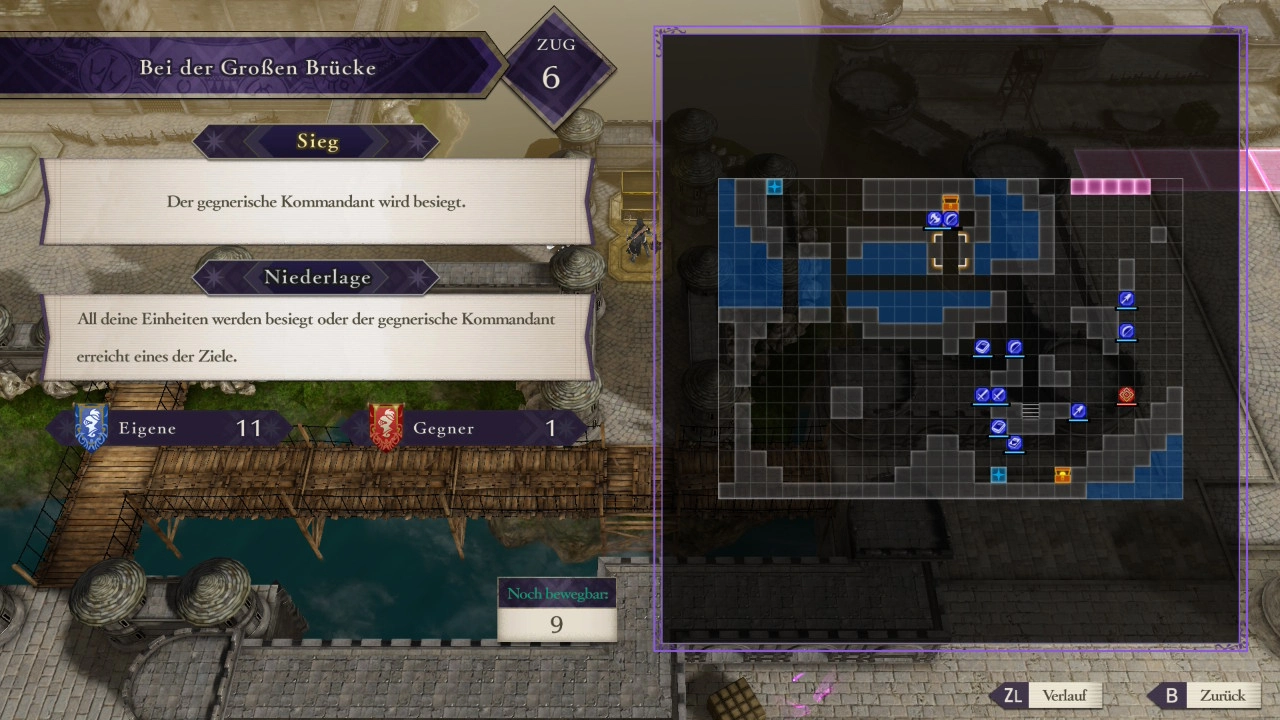Select the red enemy commander marker
Screen dimensions: 1280x720
[x=1126, y=395]
